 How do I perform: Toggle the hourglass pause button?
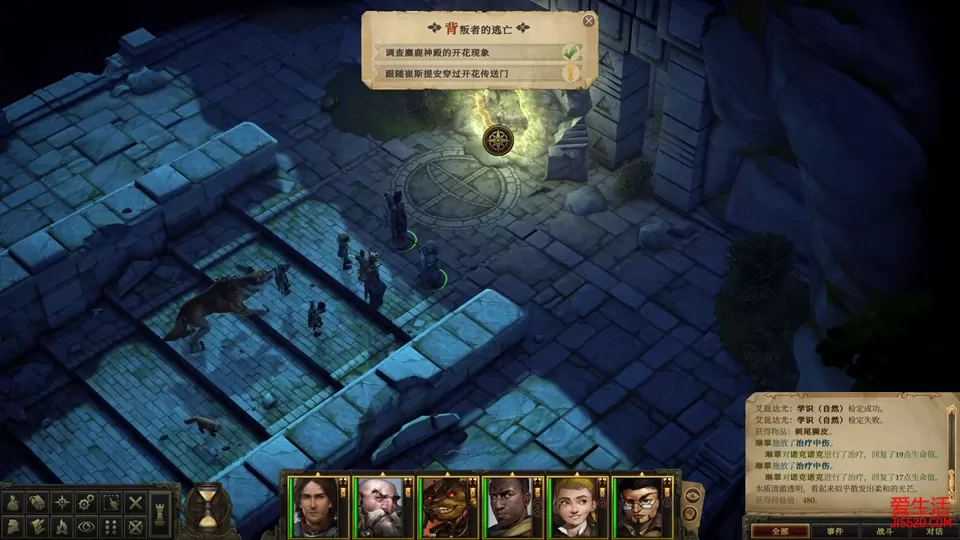(x=206, y=507)
